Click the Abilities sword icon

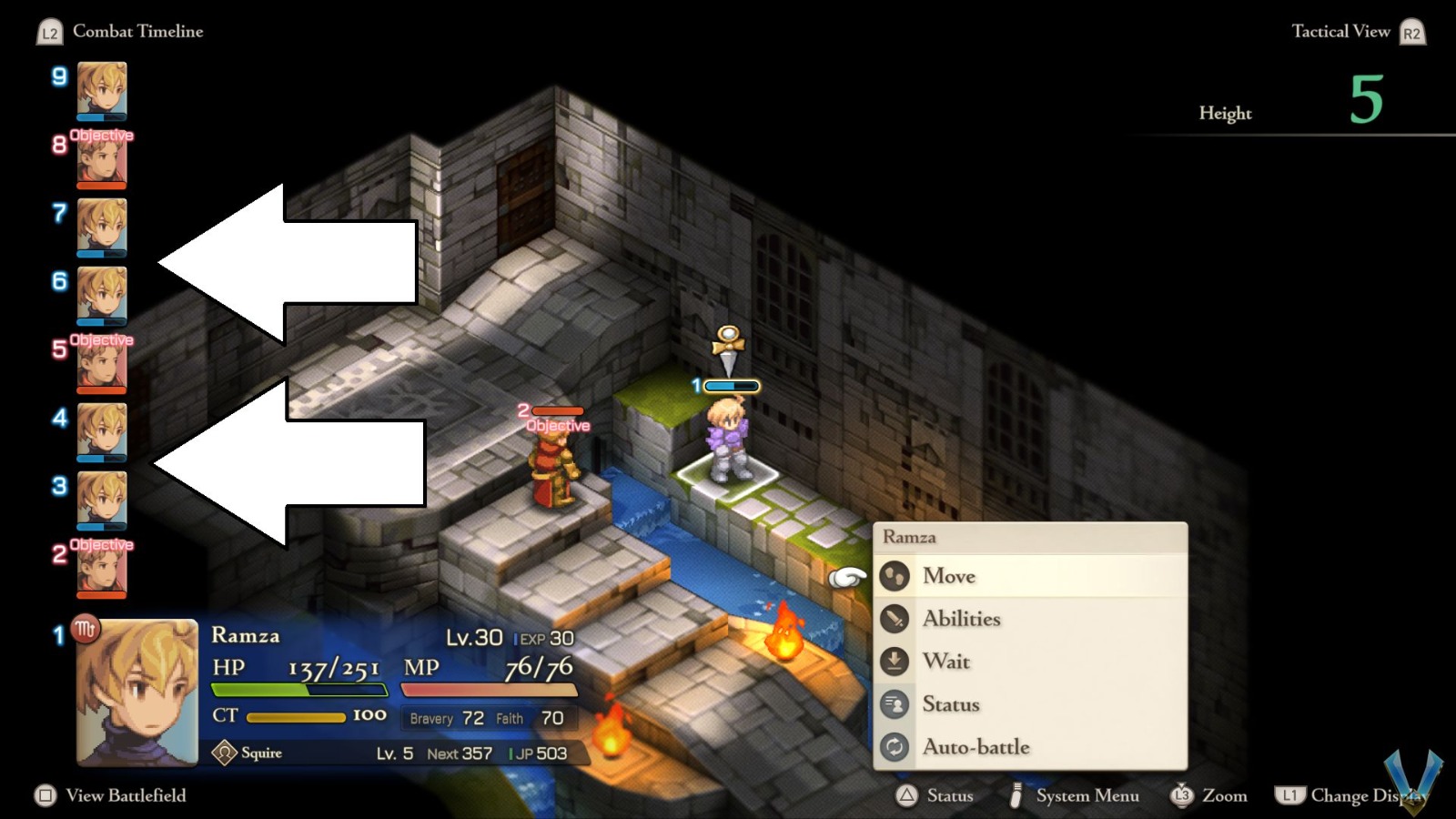pos(895,618)
